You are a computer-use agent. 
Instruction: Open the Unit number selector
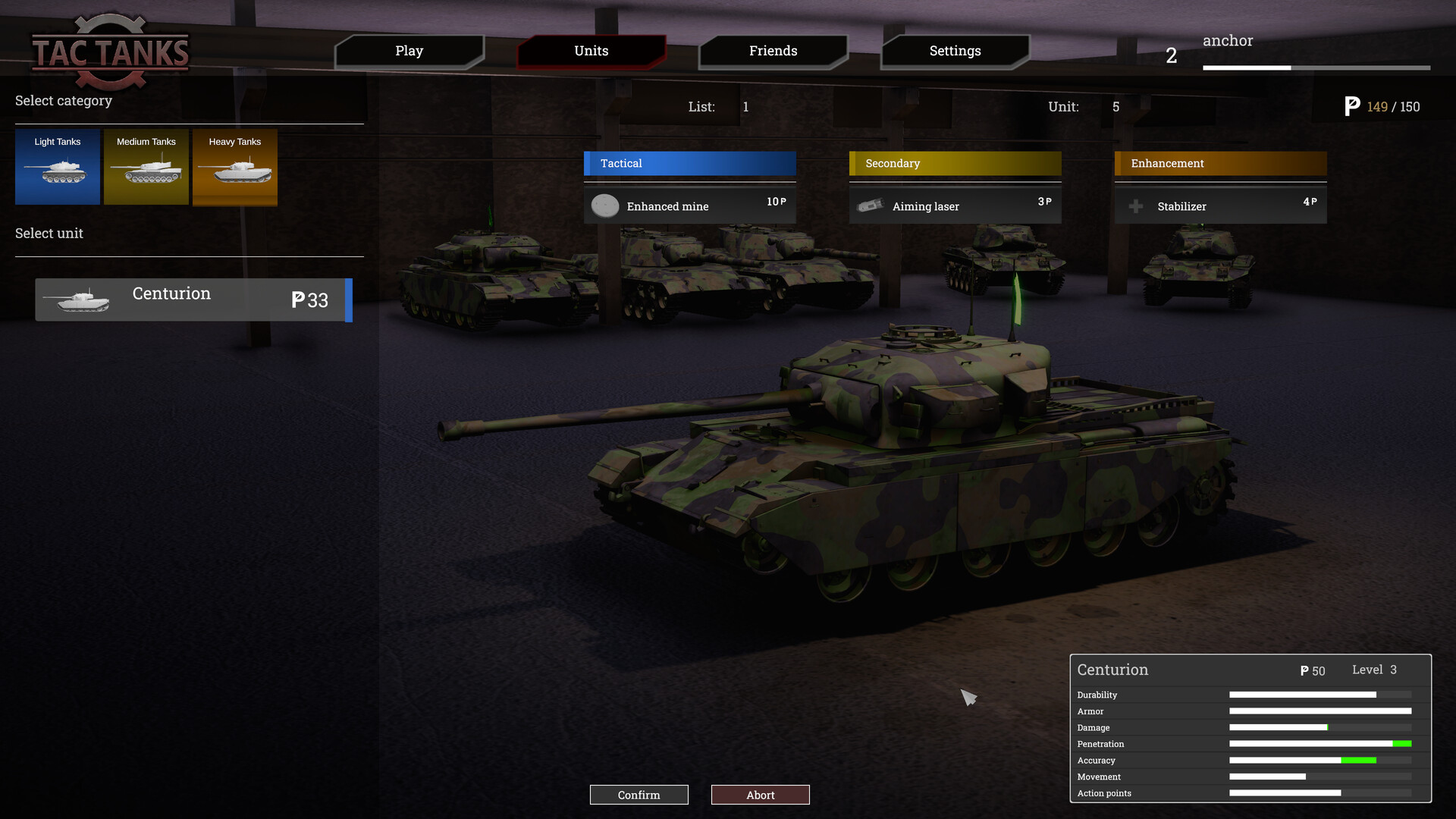point(1116,107)
